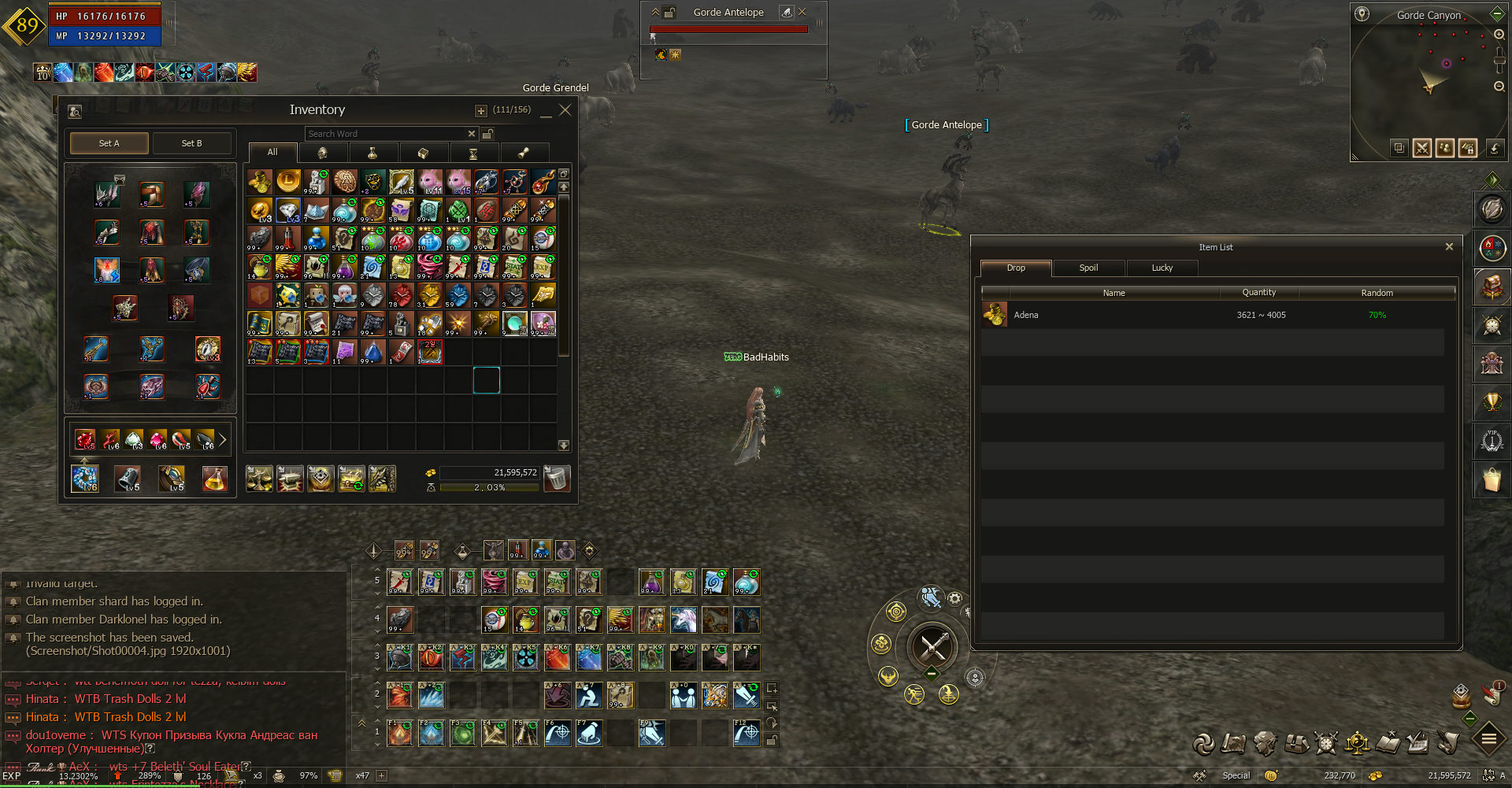Image resolution: width=1512 pixels, height=788 pixels.
Task: Zoom in on the Gorde Canyon minimap
Action: [x=1499, y=35]
